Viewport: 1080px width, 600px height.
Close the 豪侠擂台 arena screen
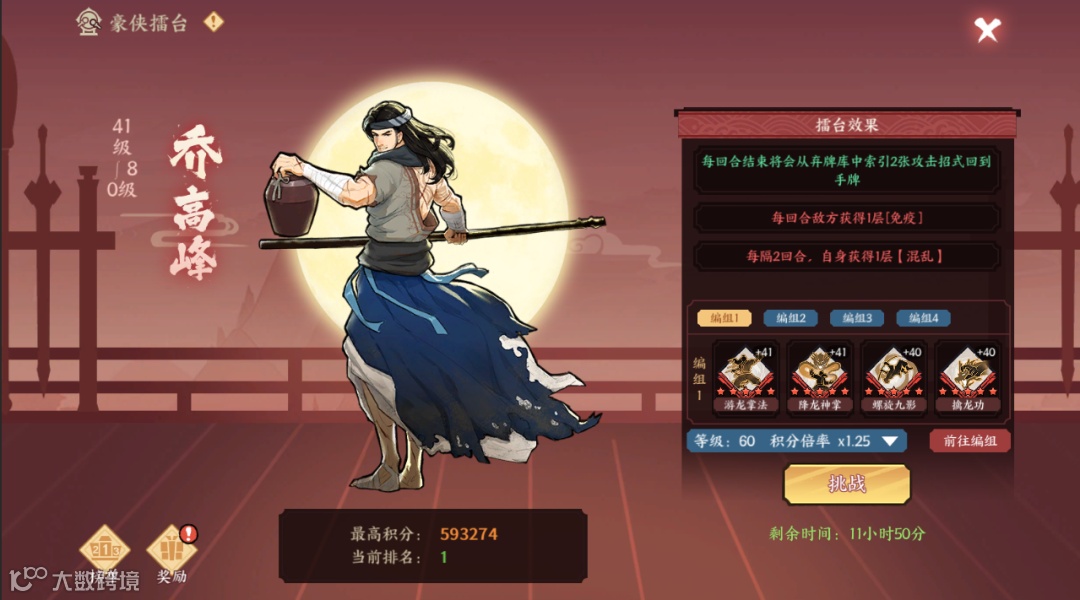[987, 30]
